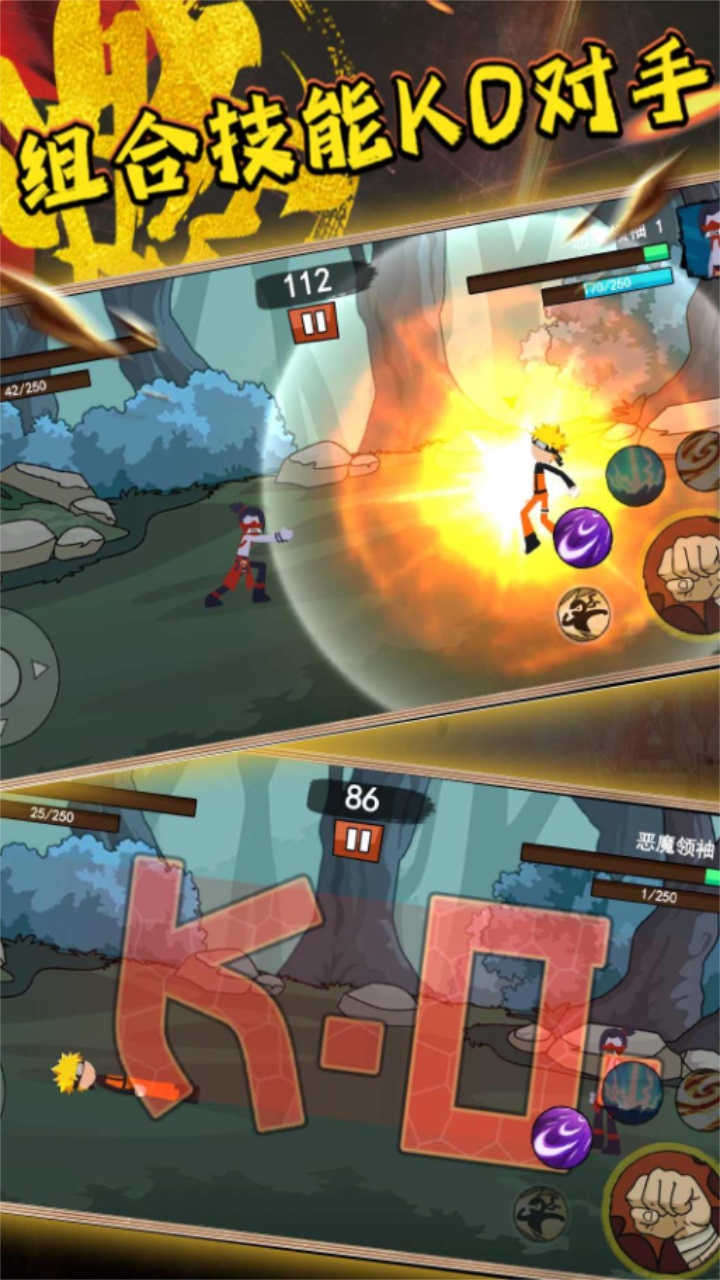The height and width of the screenshot is (1280, 720).
Task: Activate the purple swirl skill beside orange ninja
Action: click(x=582, y=537)
